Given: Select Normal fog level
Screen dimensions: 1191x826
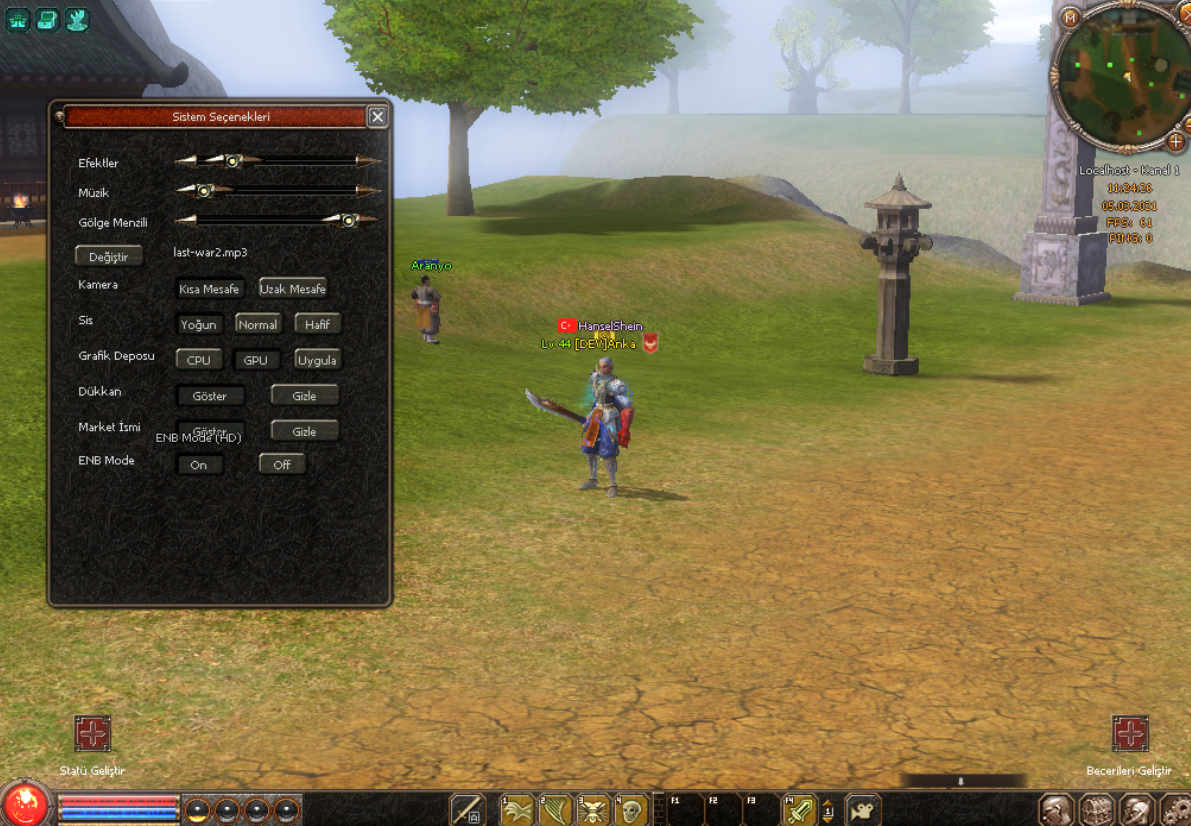Looking at the screenshot, I should coord(258,324).
